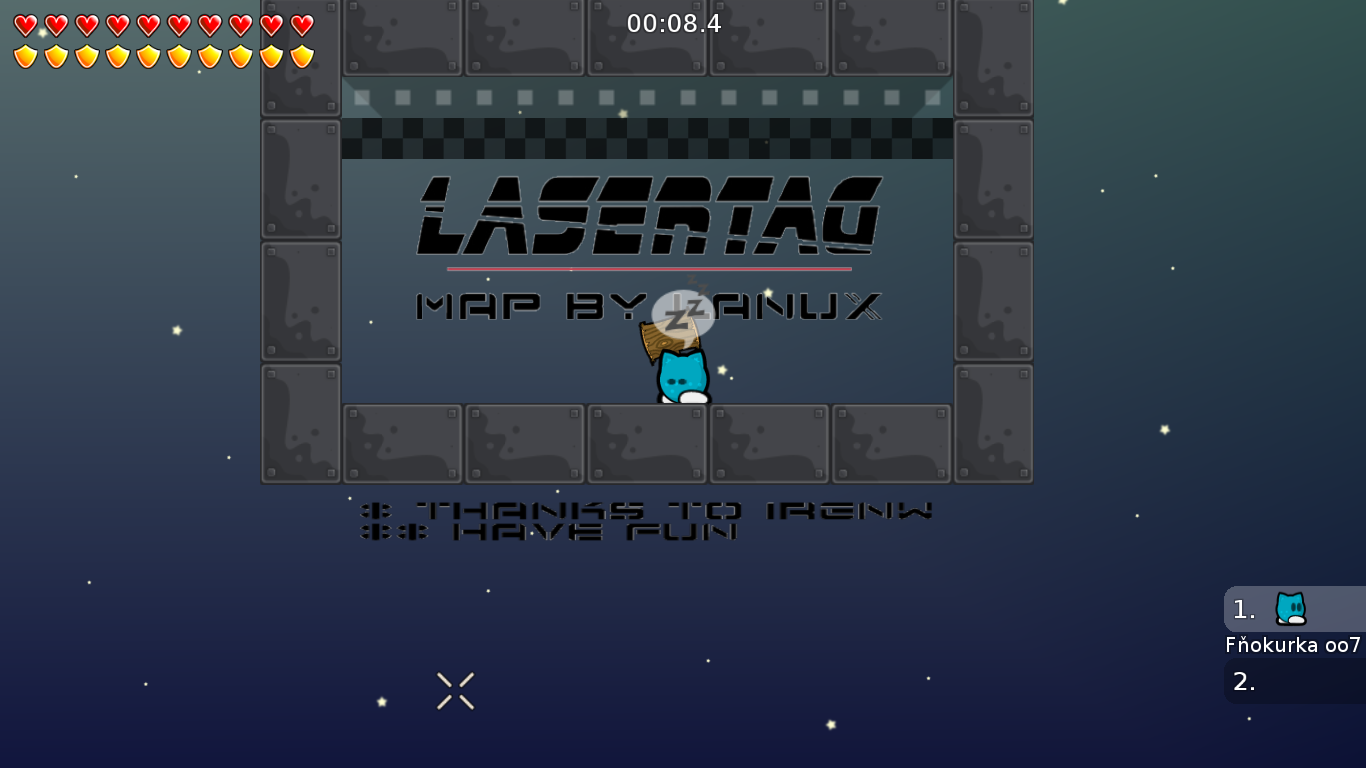Click the race timer showing 00:08.4

(x=675, y=23)
